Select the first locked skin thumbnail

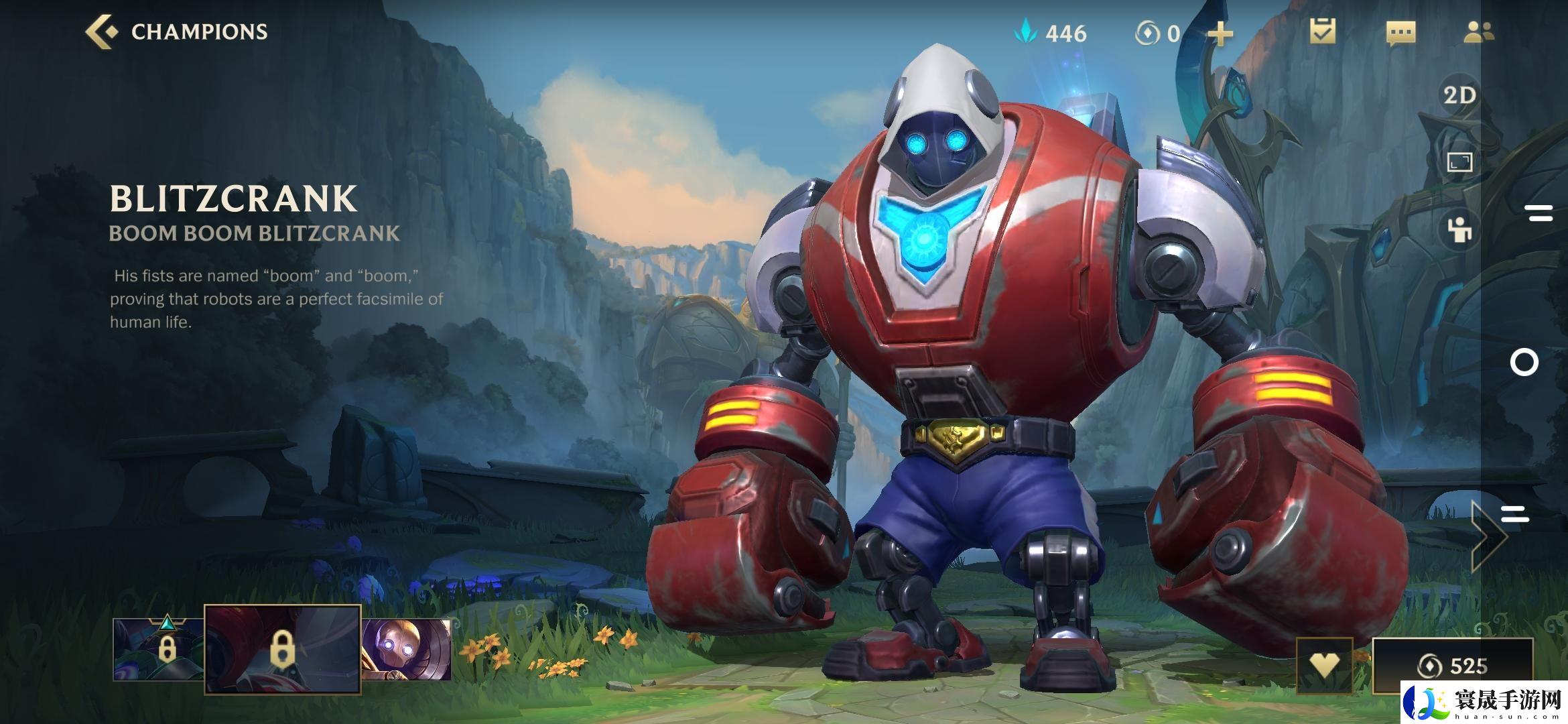158,648
